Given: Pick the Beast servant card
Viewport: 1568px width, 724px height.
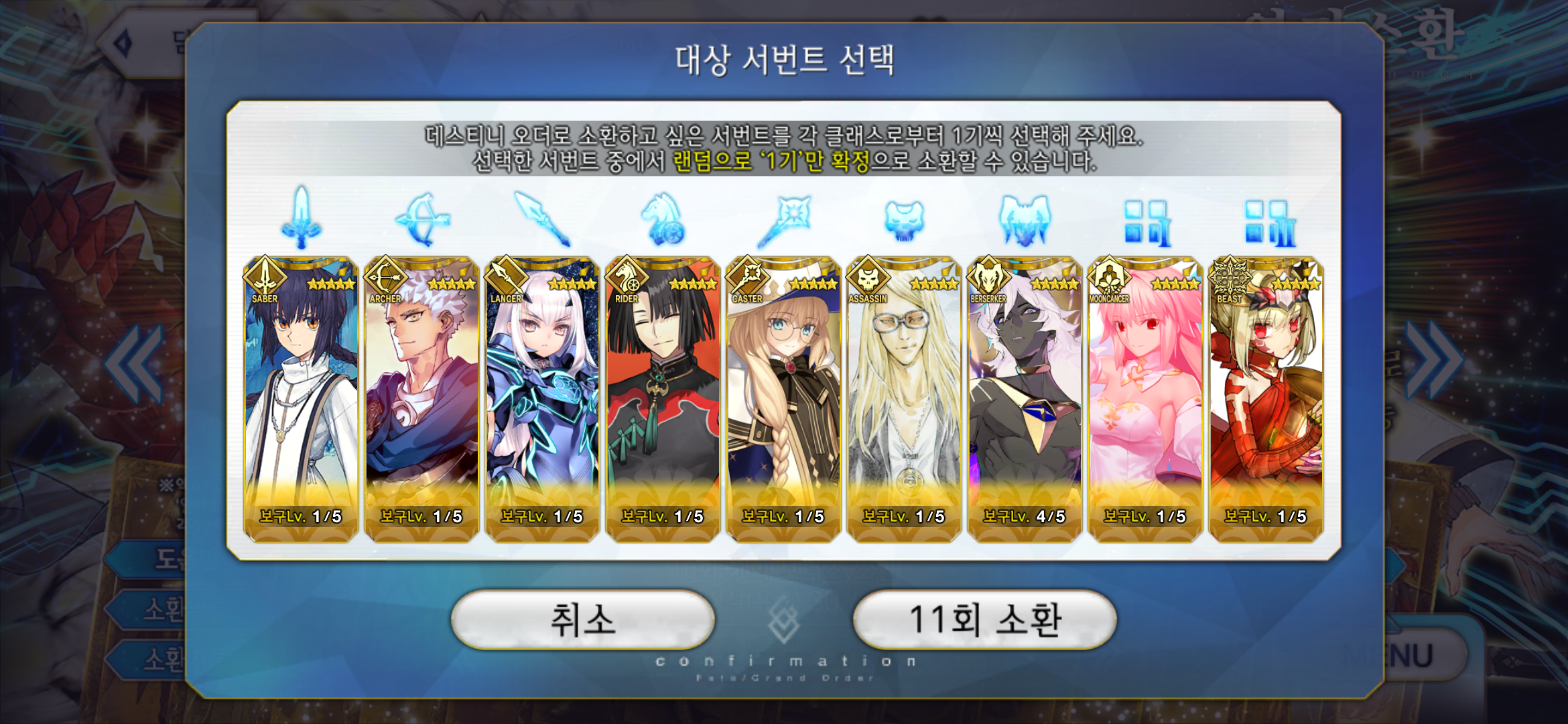Looking at the screenshot, I should (x=1266, y=399).
